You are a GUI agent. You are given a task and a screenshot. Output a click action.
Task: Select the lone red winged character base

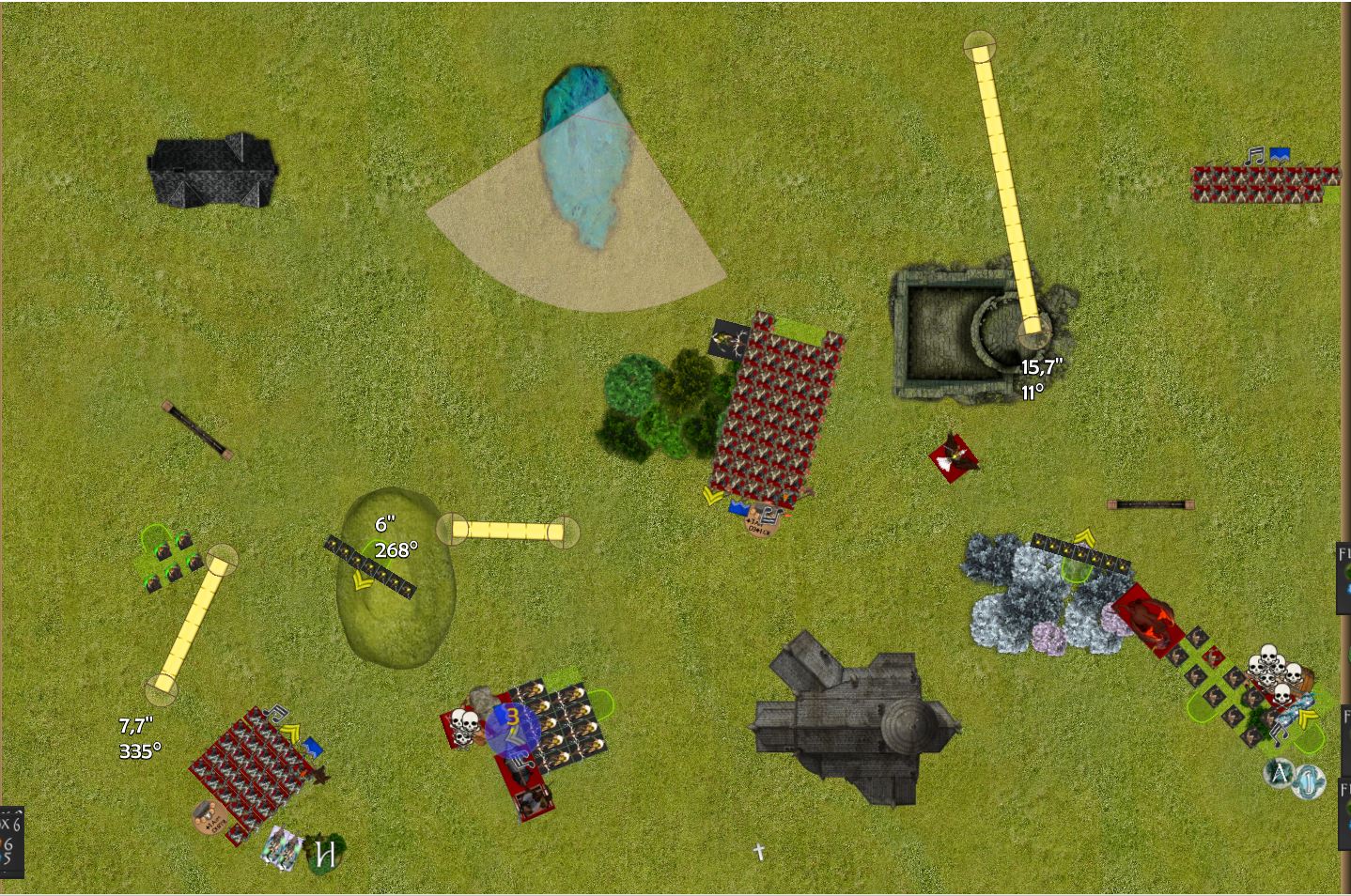click(954, 457)
